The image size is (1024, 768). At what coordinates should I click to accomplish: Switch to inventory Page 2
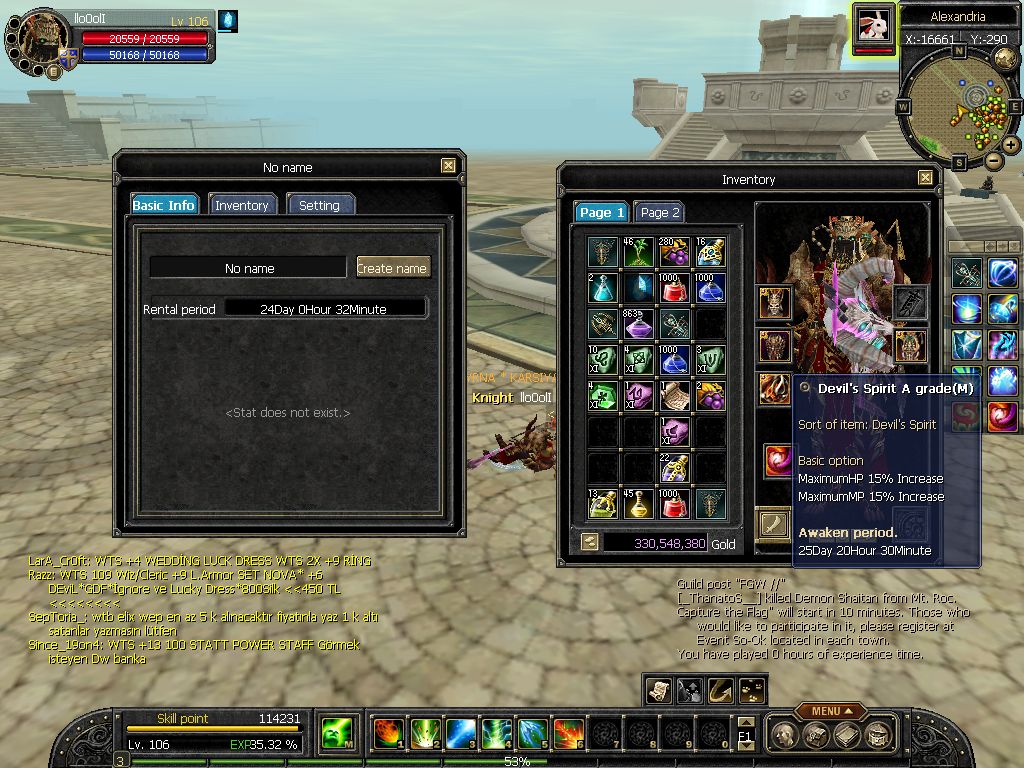[660, 212]
